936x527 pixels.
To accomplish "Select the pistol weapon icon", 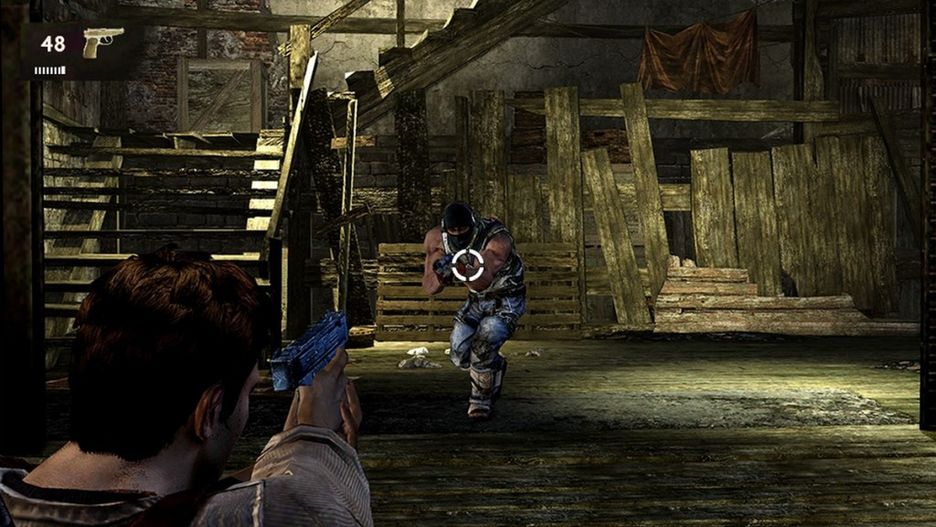I will pos(102,41).
